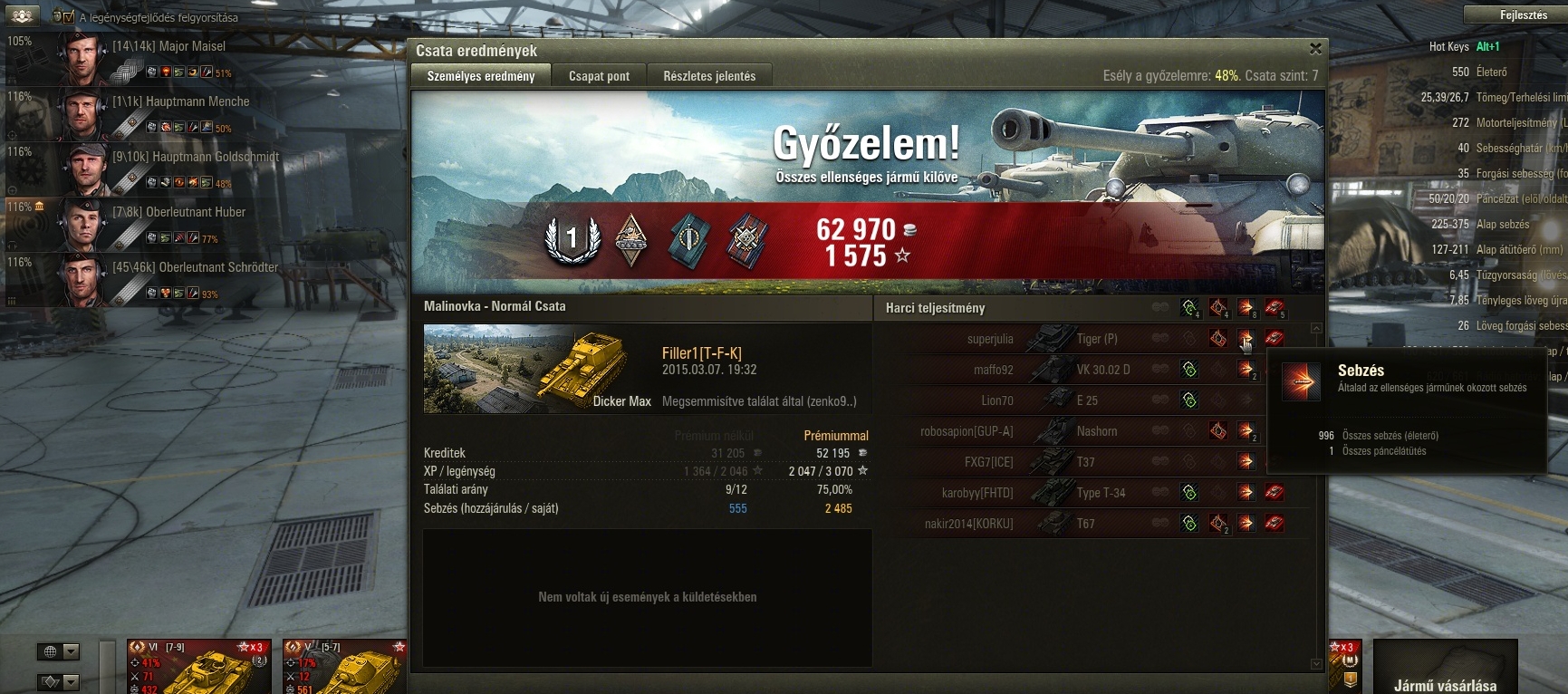1568x694 pixels.
Task: Click the first-place laurel medal
Action: tap(572, 240)
